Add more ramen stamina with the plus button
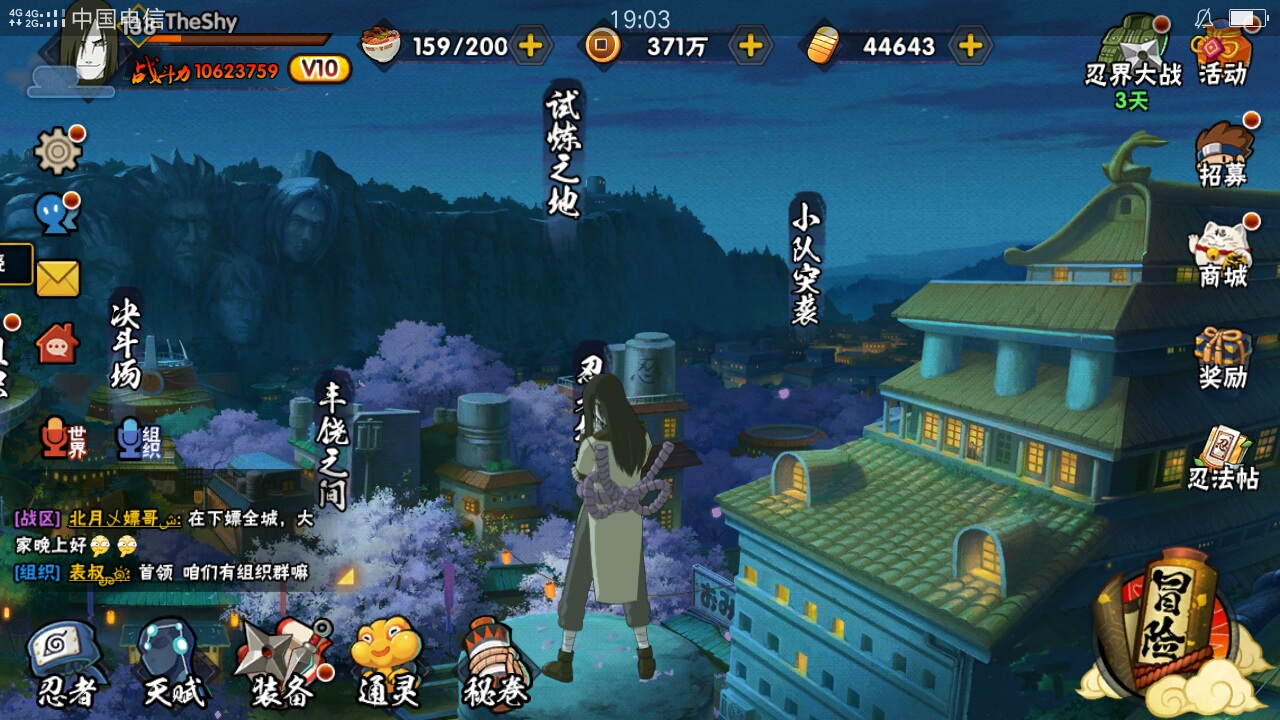The width and height of the screenshot is (1280, 720). pos(530,46)
